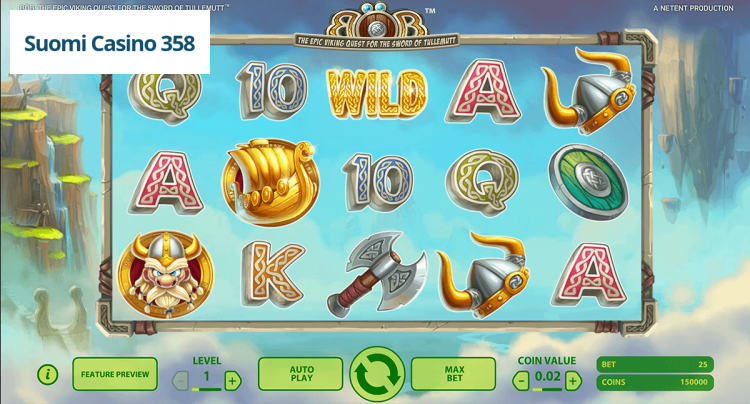Start Auto Play
The height and width of the screenshot is (404, 750).
tap(301, 374)
